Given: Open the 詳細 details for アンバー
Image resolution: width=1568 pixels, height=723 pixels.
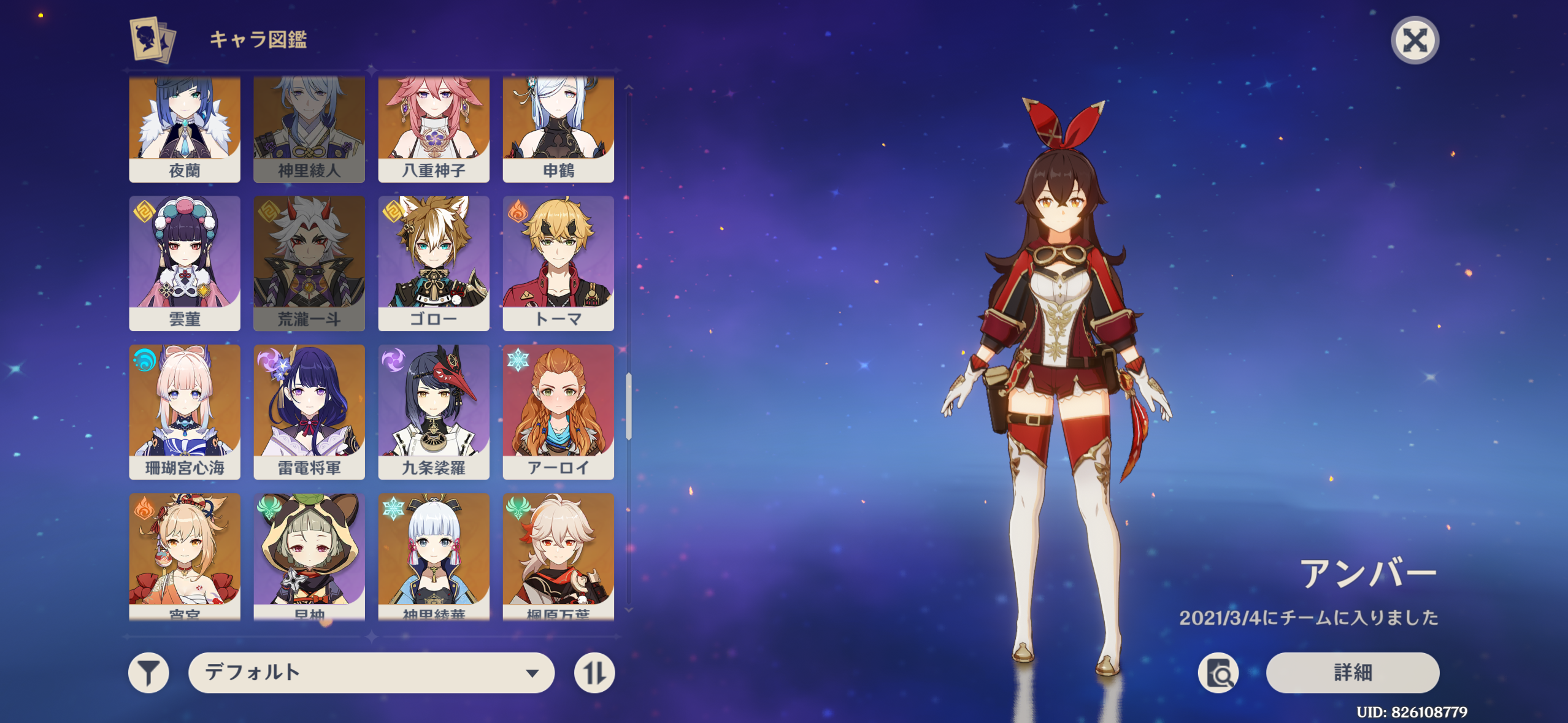Looking at the screenshot, I should coord(1352,673).
